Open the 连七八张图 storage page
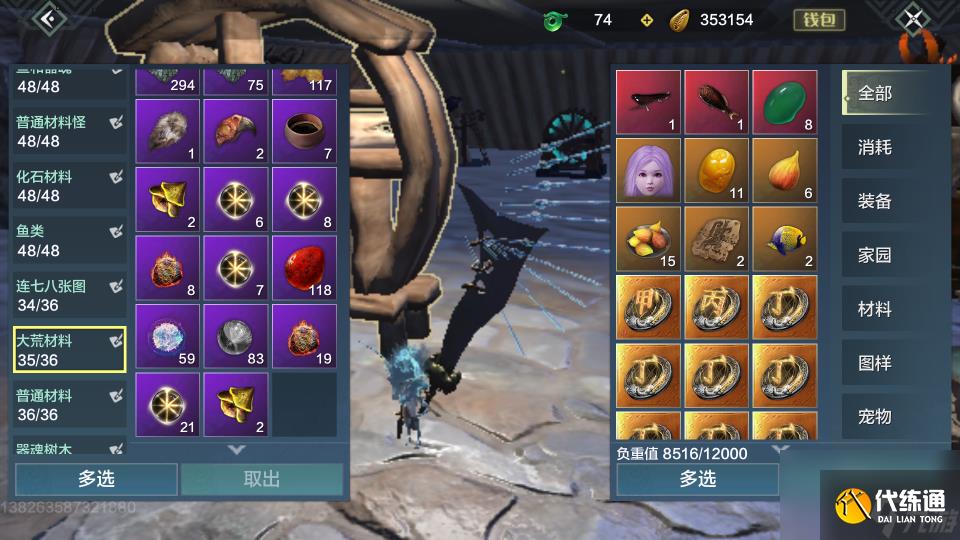 (x=69, y=295)
